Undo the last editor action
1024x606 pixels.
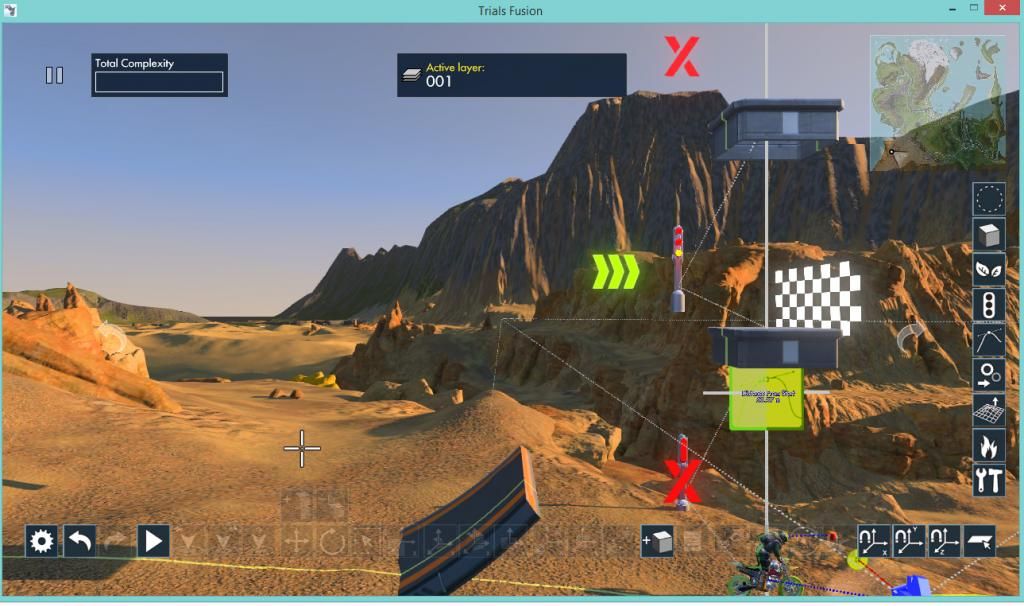coord(80,541)
